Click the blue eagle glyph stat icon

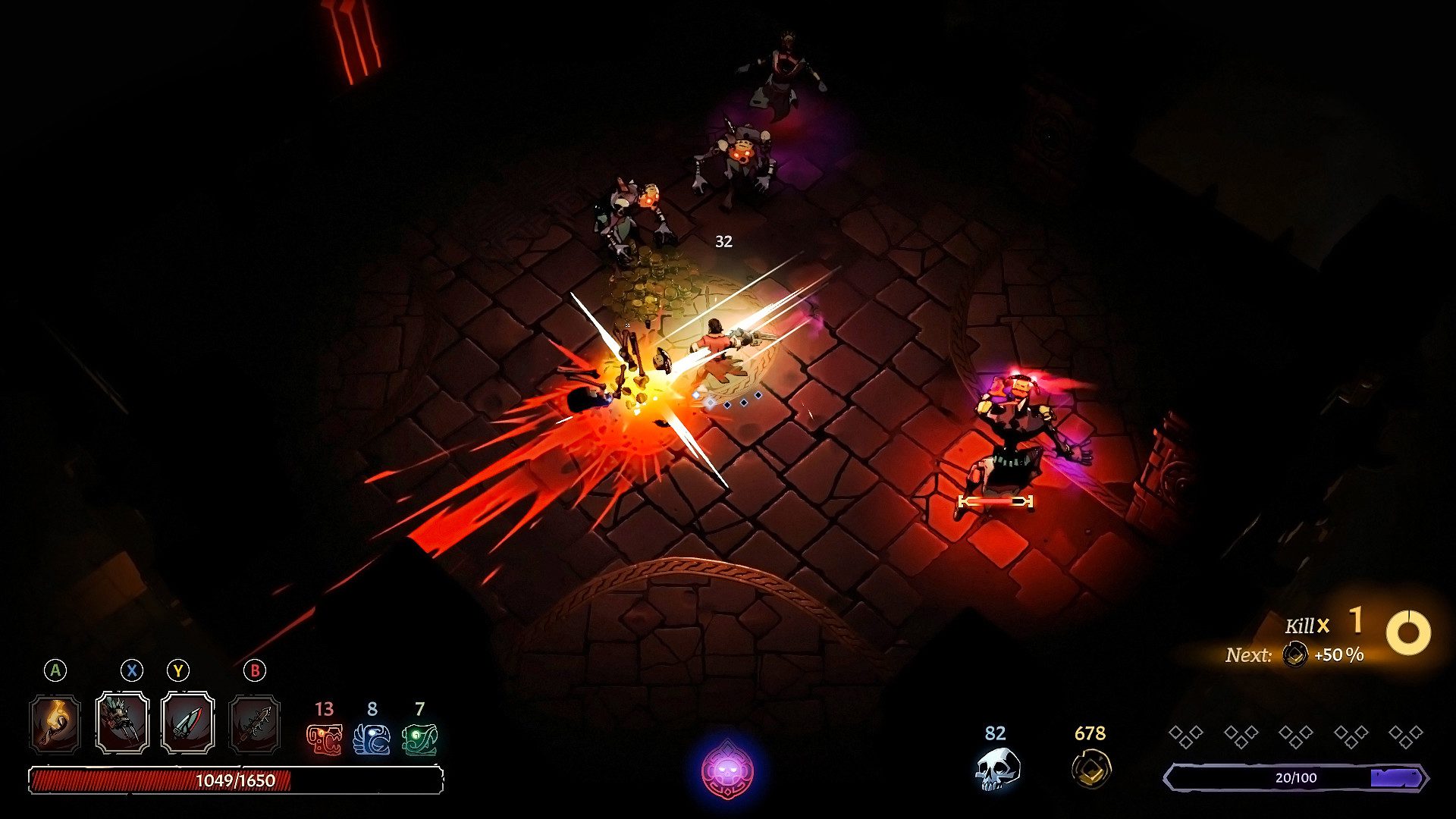pyautogui.click(x=372, y=739)
